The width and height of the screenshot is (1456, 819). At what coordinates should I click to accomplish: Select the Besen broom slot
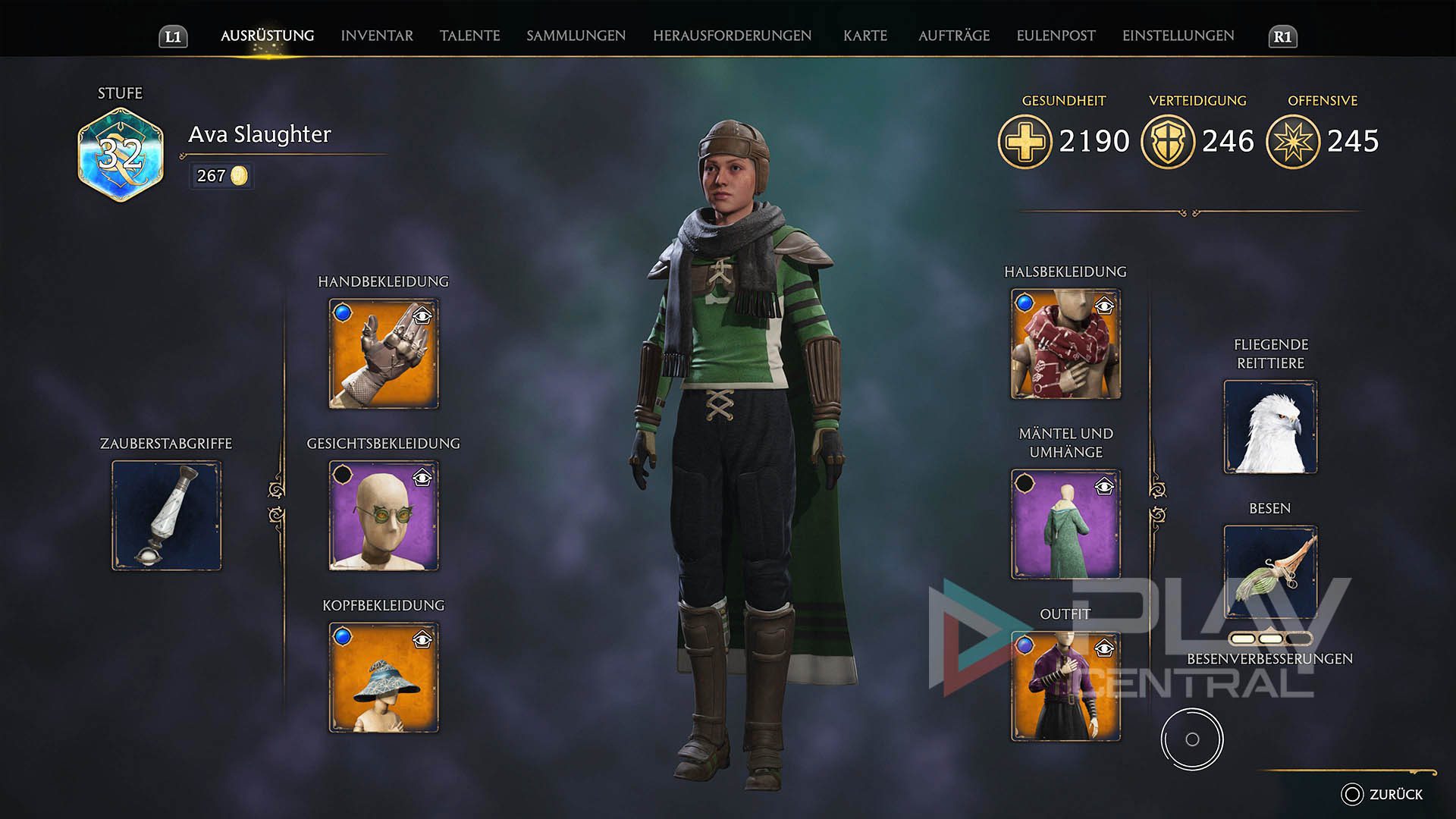(1270, 572)
